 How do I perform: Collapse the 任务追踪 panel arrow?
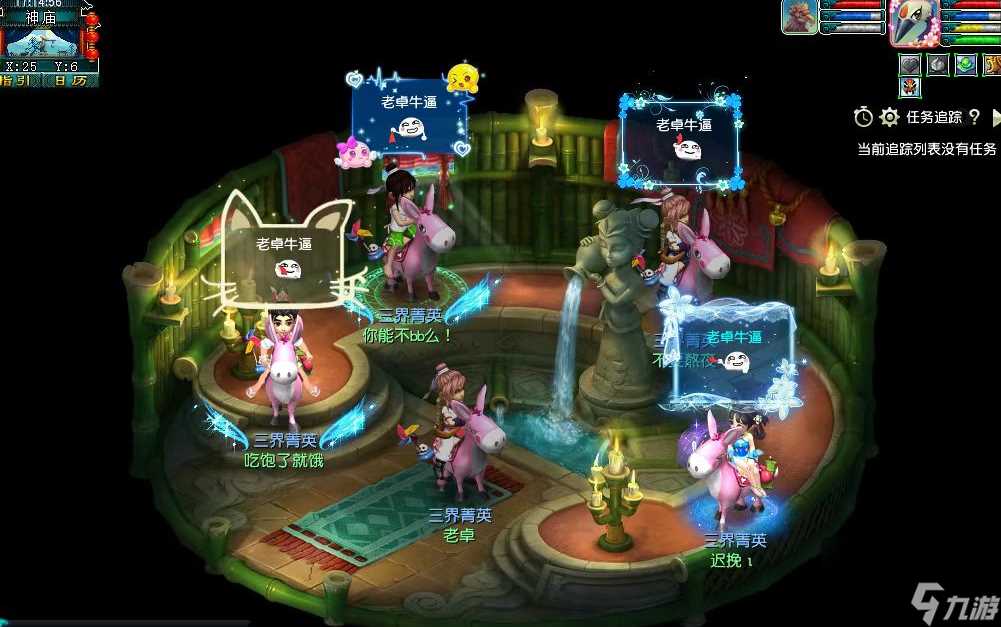coord(995,117)
